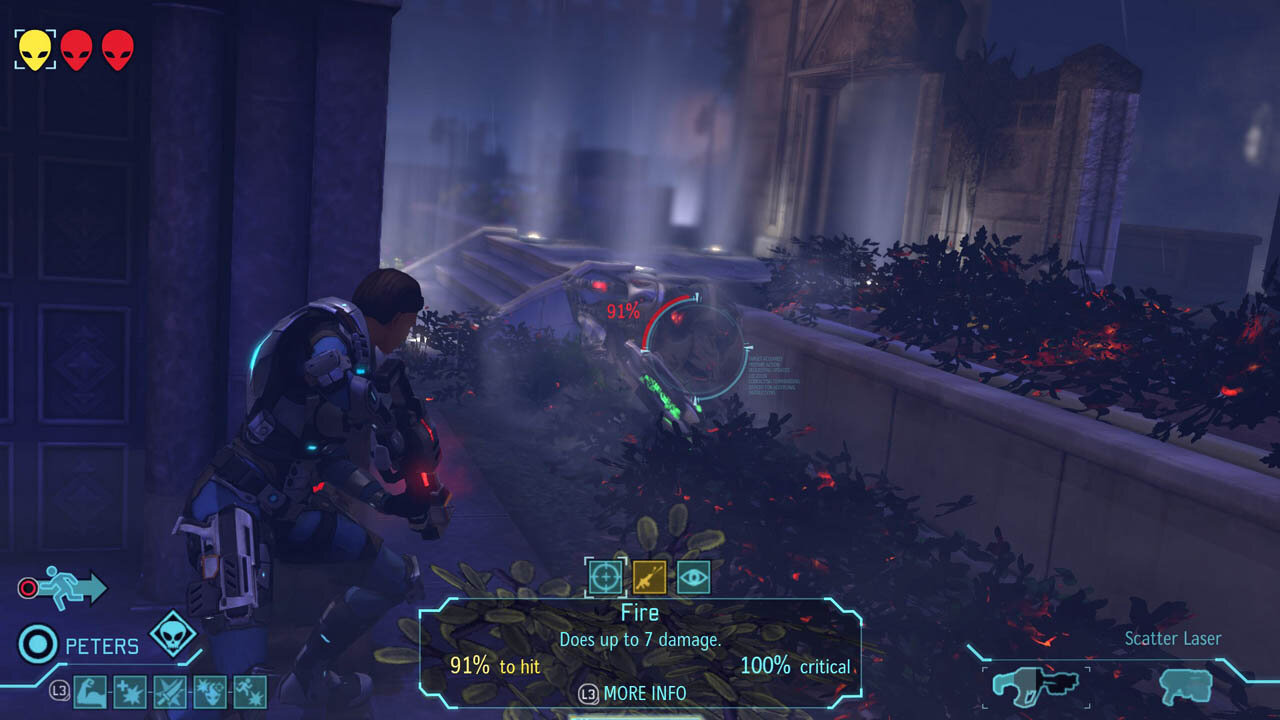Enable Overwatch with the eye icon
This screenshot has height=720, width=1280.
click(693, 576)
